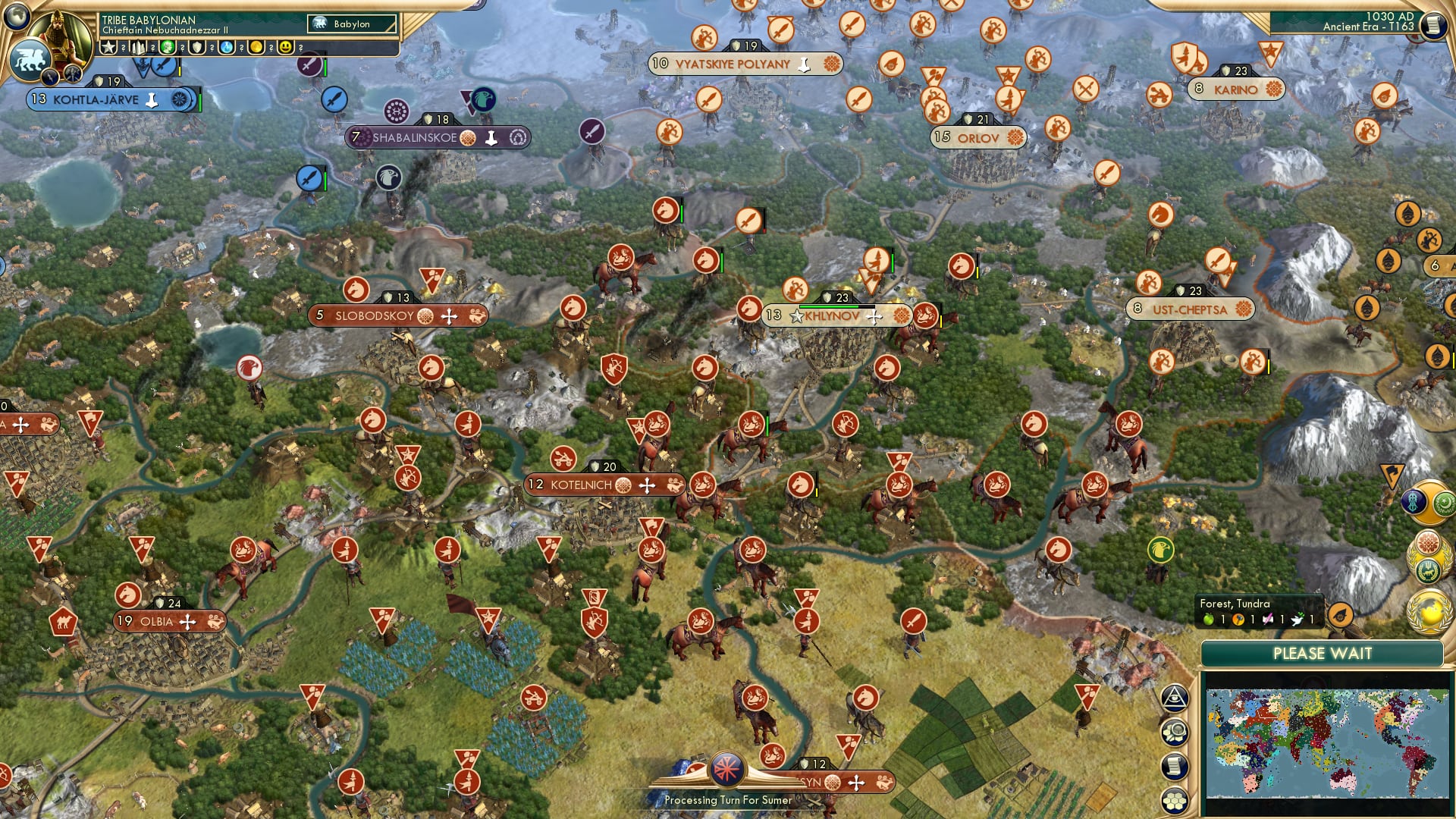Select the production city icon in top bar
This screenshot has height=819, width=1456.
pos(137,47)
